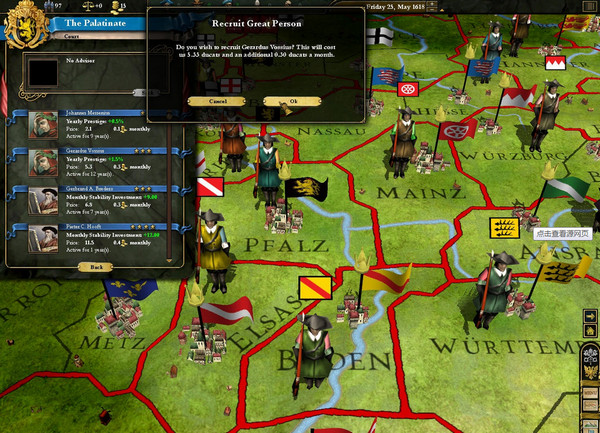Click the empty No Advisor portrait slot
This screenshot has height=433, width=600.
[x=42, y=73]
